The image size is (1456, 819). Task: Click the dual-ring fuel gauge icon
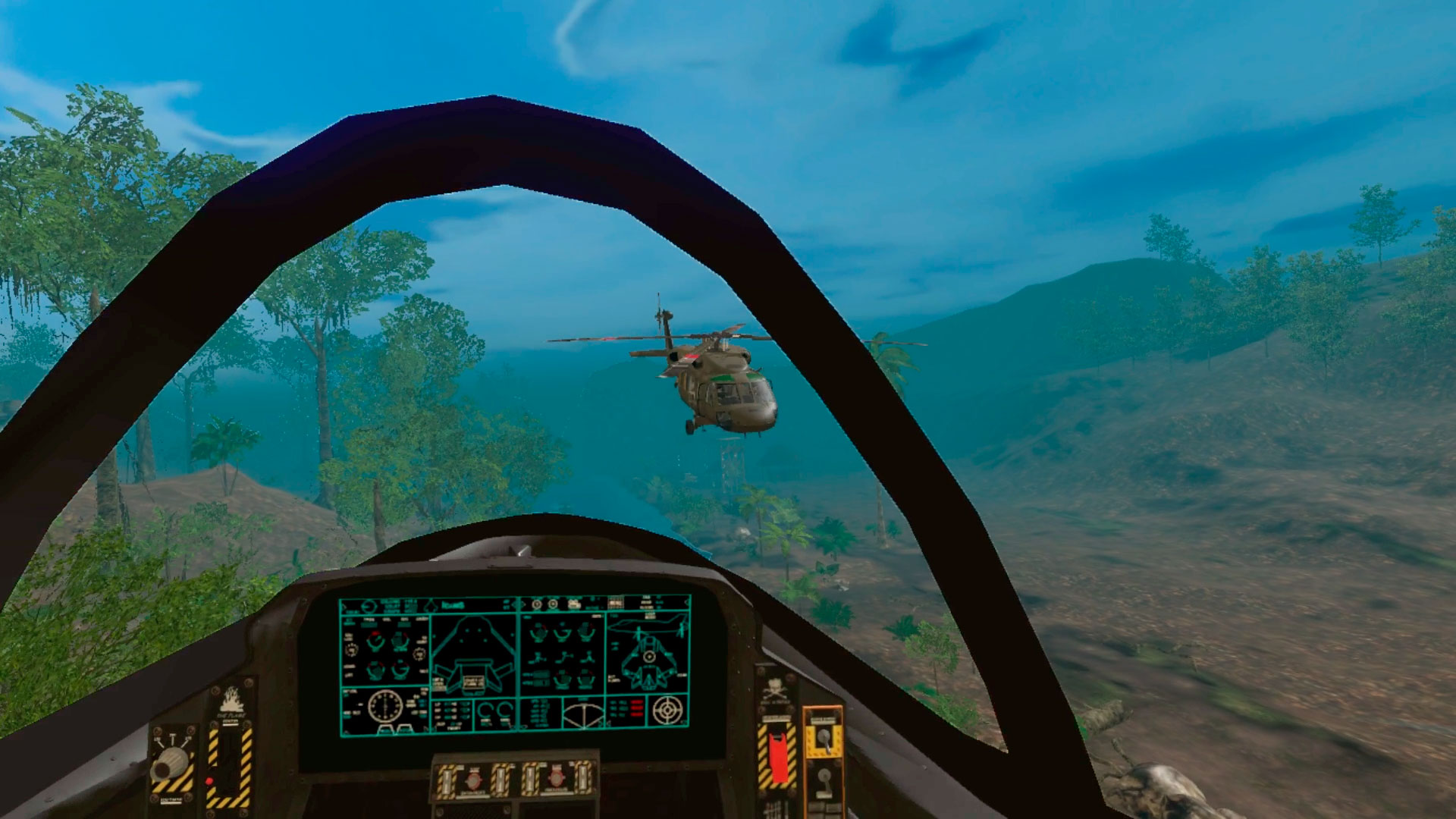tap(494, 712)
